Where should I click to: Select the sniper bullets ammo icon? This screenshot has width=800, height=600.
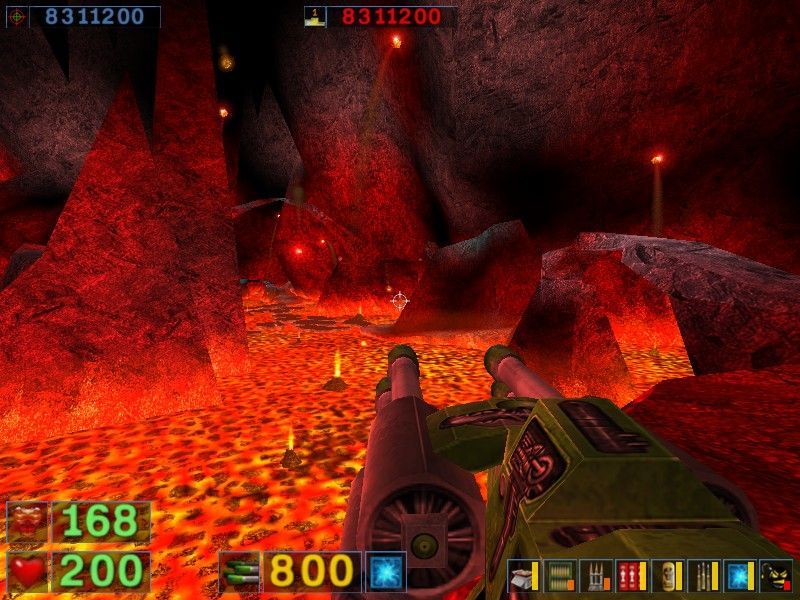tap(701, 575)
